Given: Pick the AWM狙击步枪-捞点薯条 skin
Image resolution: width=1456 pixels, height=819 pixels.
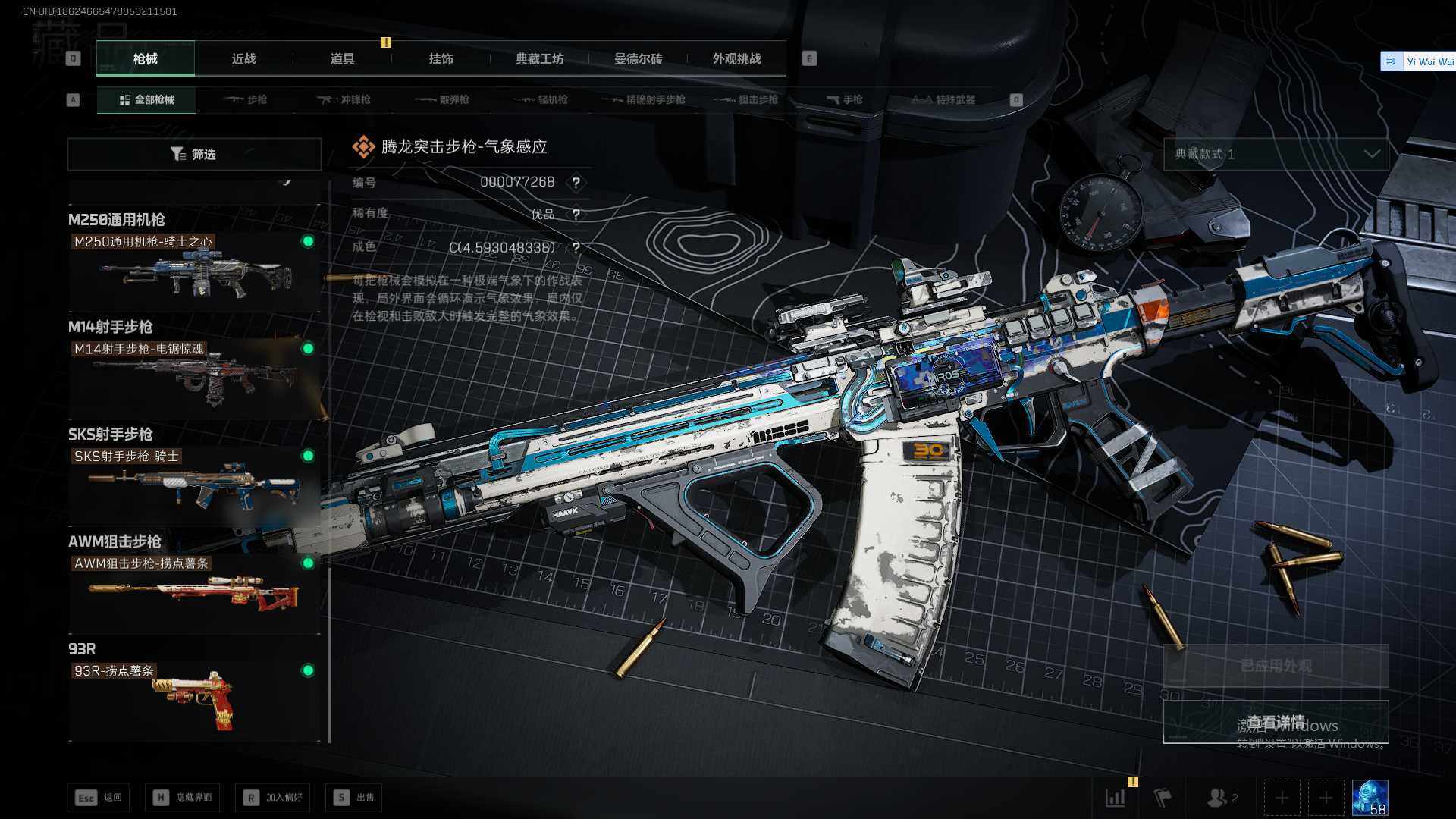Looking at the screenshot, I should coord(193,592).
